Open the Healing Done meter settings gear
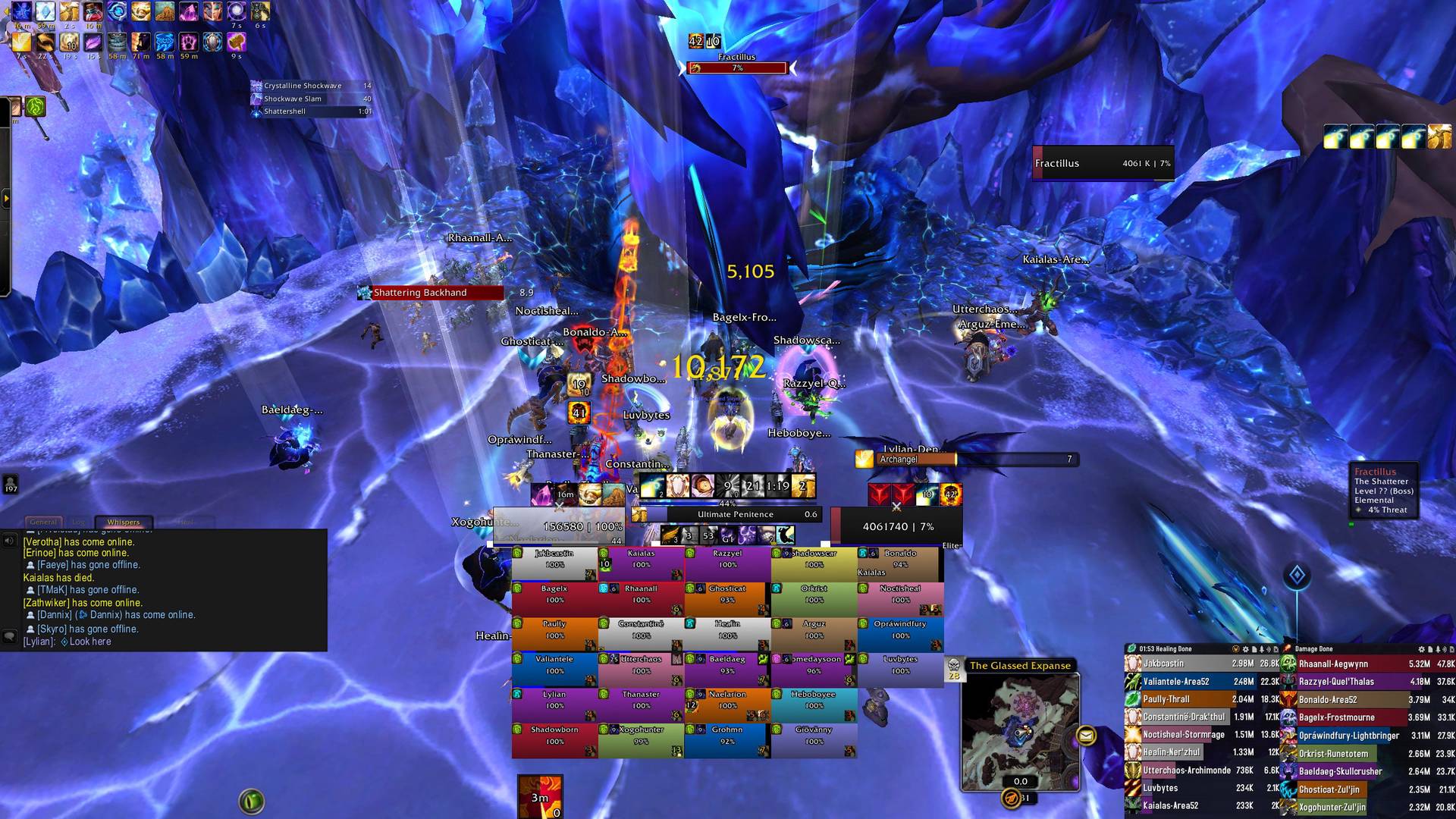1456x819 pixels. point(1245,649)
